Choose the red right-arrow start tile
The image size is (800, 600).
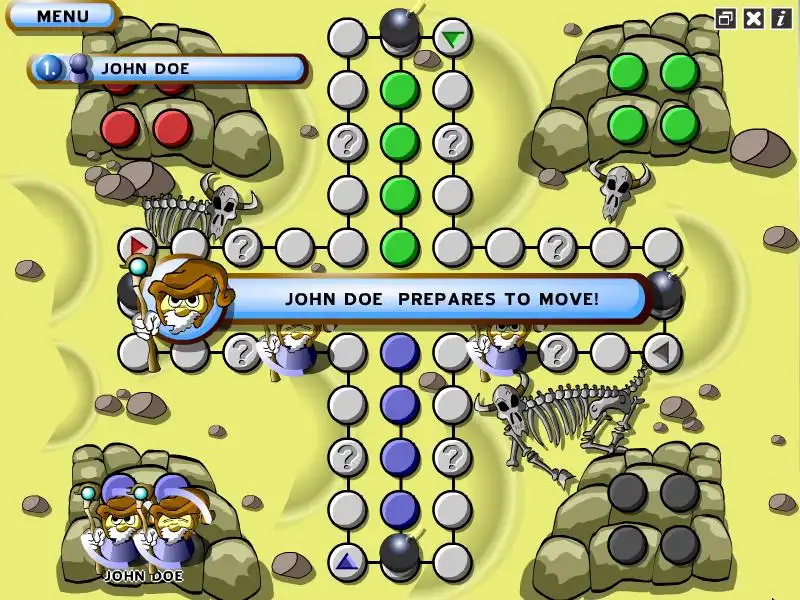point(137,246)
